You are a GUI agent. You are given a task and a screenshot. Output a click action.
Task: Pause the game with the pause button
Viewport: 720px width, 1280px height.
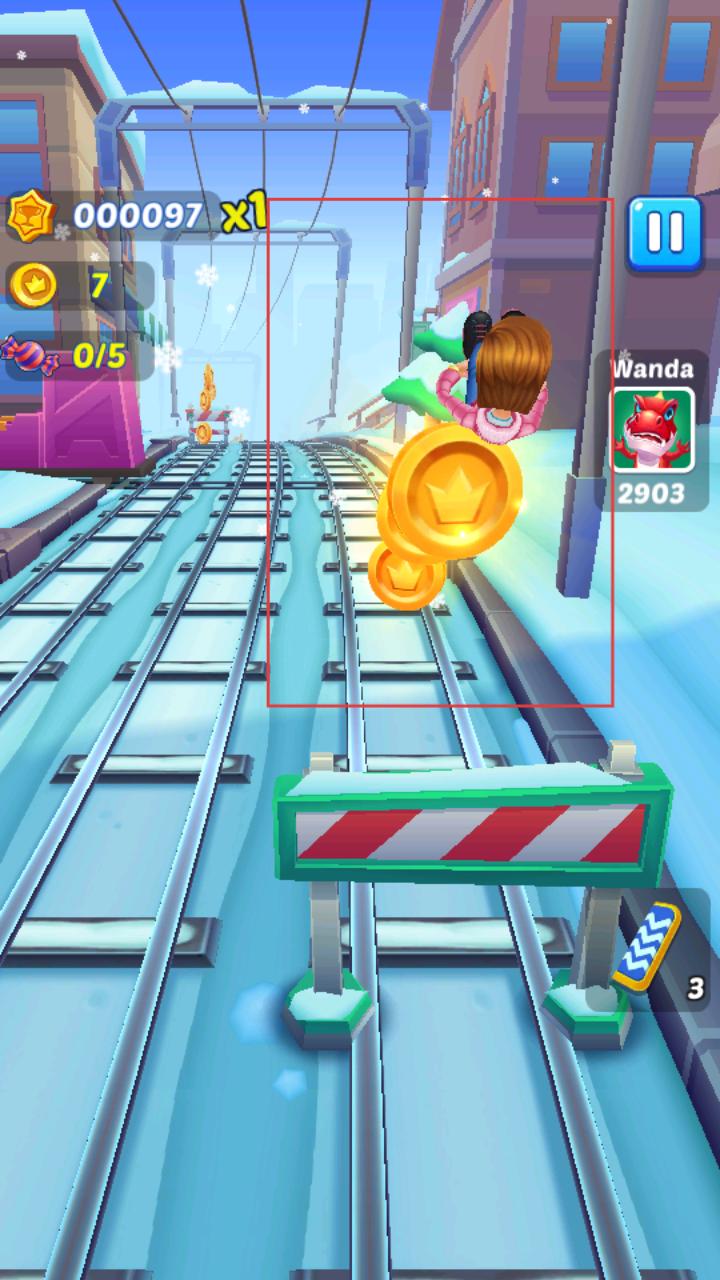tap(664, 233)
